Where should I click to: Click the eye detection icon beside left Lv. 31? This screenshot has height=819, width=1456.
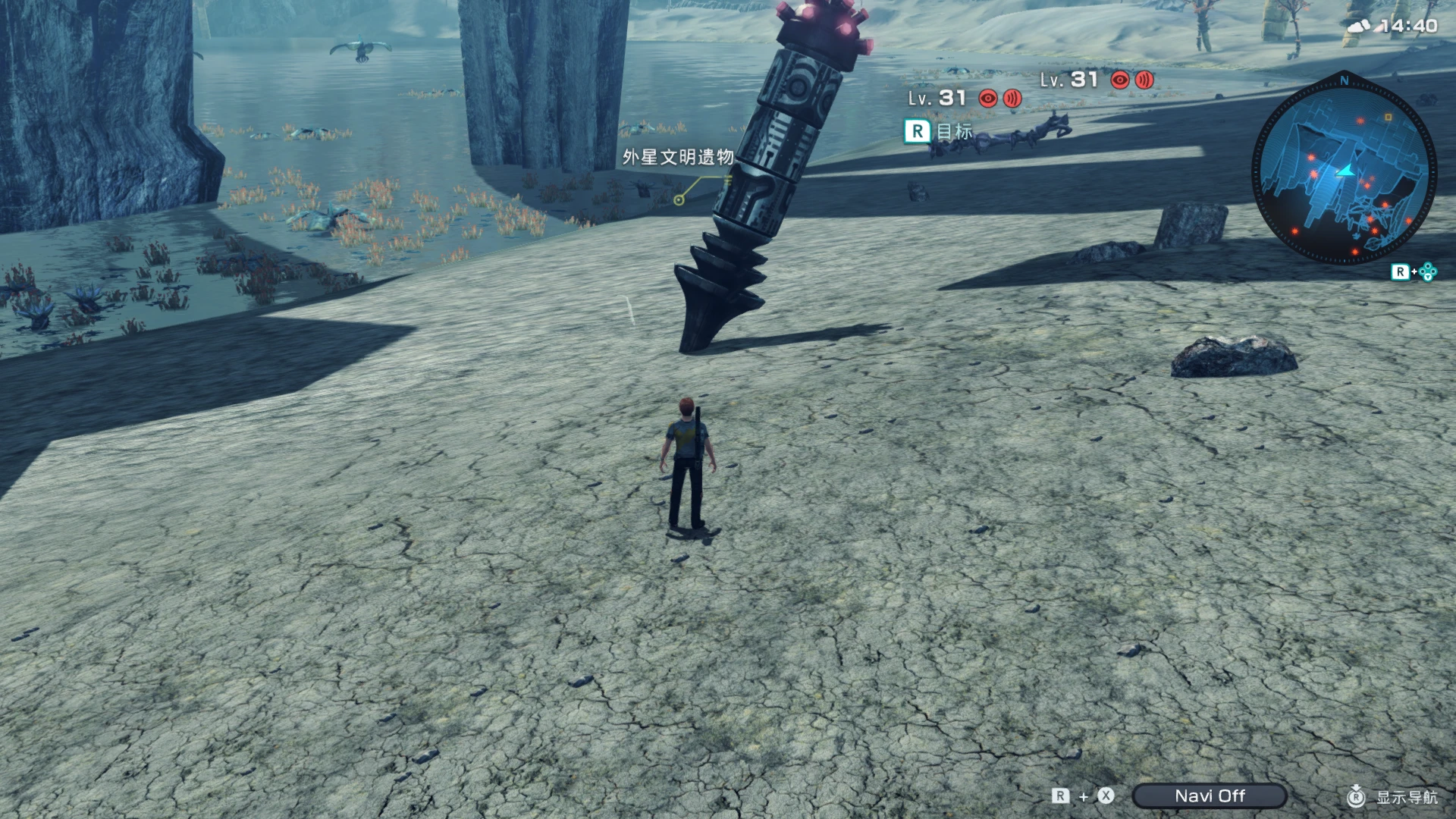(x=987, y=97)
